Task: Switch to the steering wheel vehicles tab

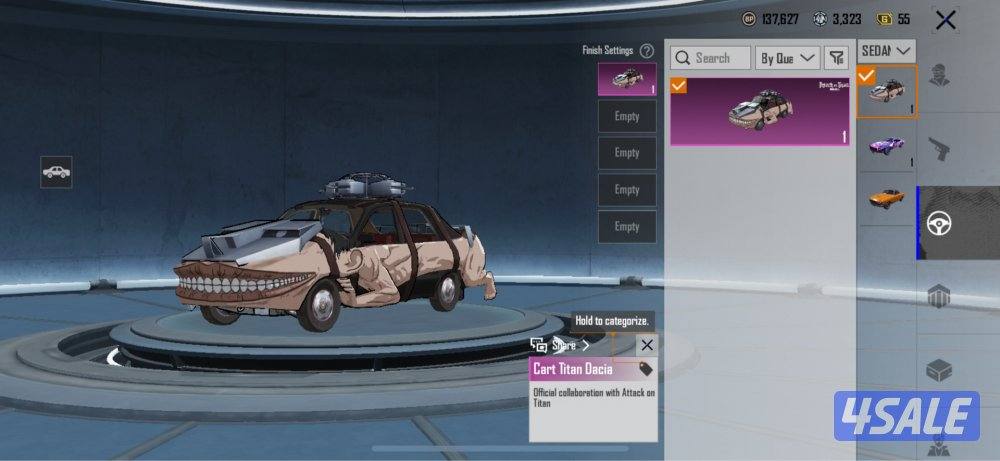Action: [x=939, y=223]
